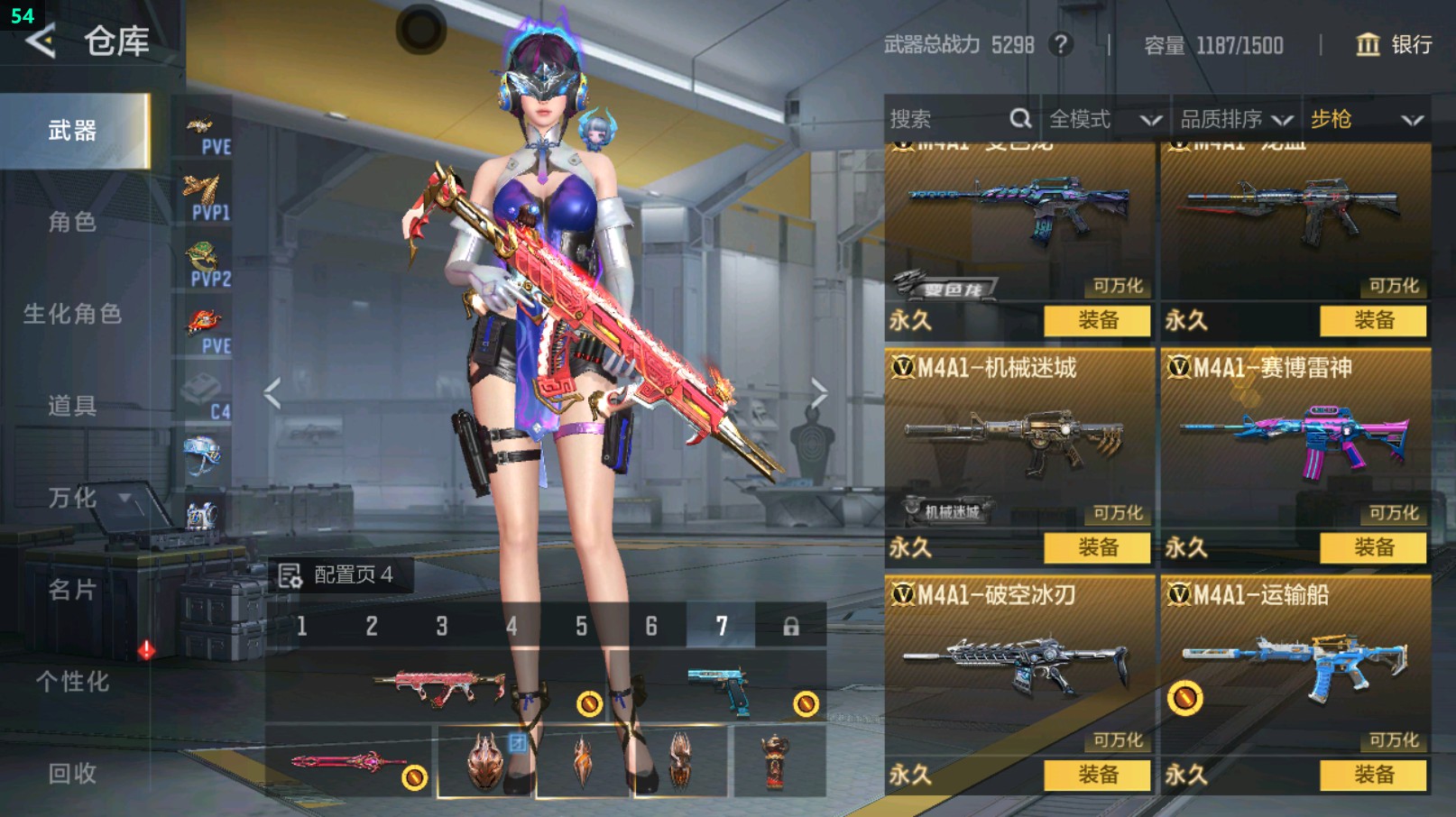1456x817 pixels.
Task: Equip the M4A1-运输船 rifle
Action: (1373, 775)
